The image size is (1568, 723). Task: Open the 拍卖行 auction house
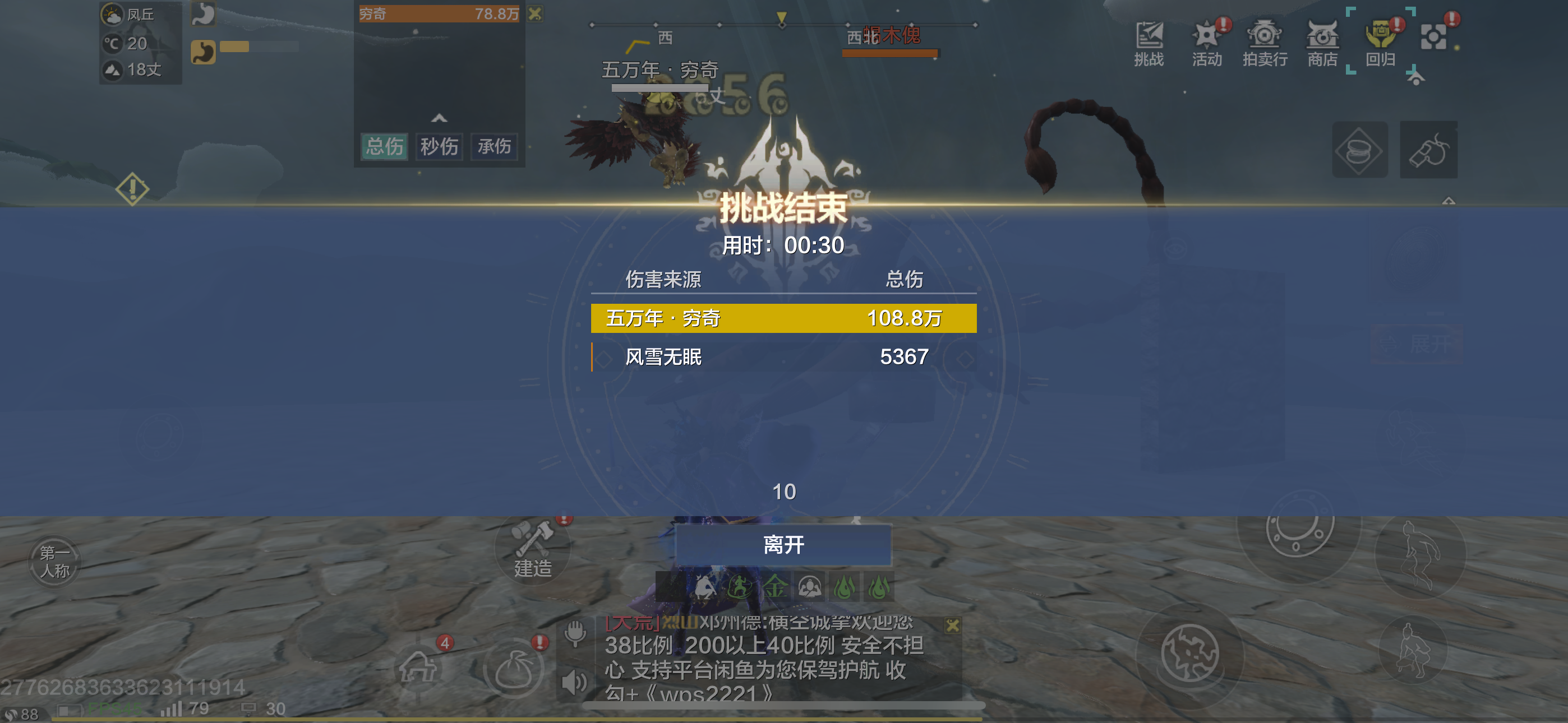(x=1265, y=43)
